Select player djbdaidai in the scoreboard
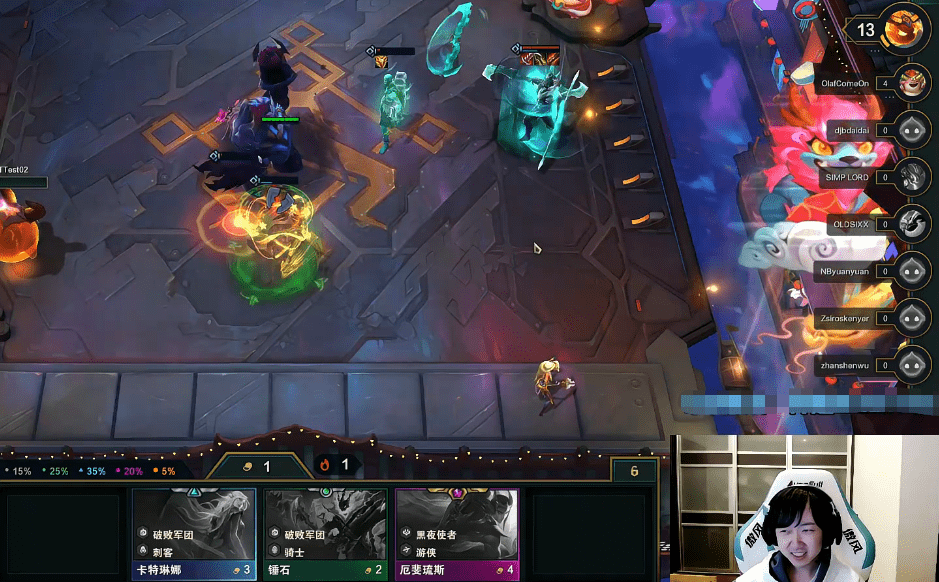The height and width of the screenshot is (582, 939). pos(911,129)
